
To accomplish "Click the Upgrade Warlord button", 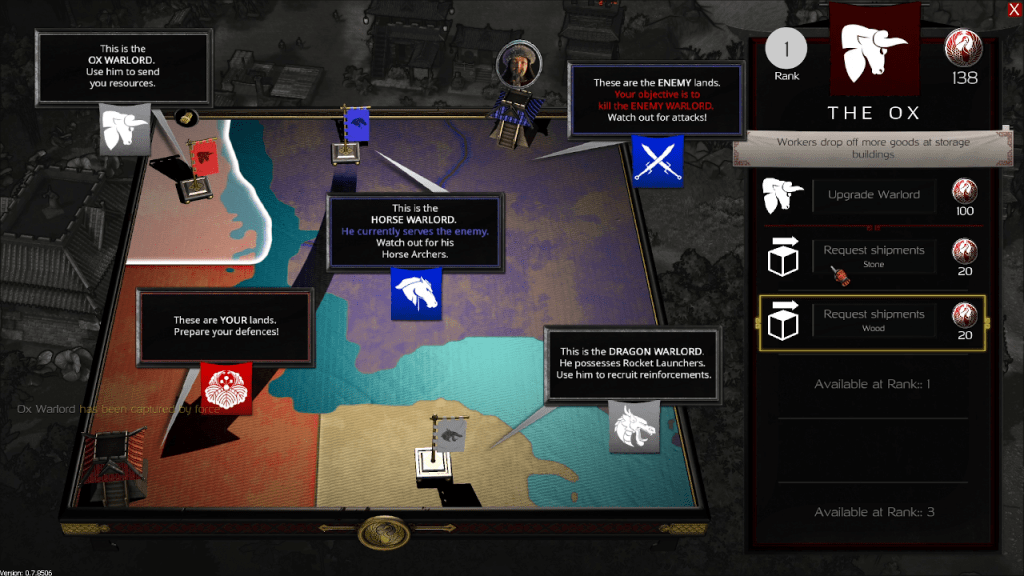I will click(873, 195).
